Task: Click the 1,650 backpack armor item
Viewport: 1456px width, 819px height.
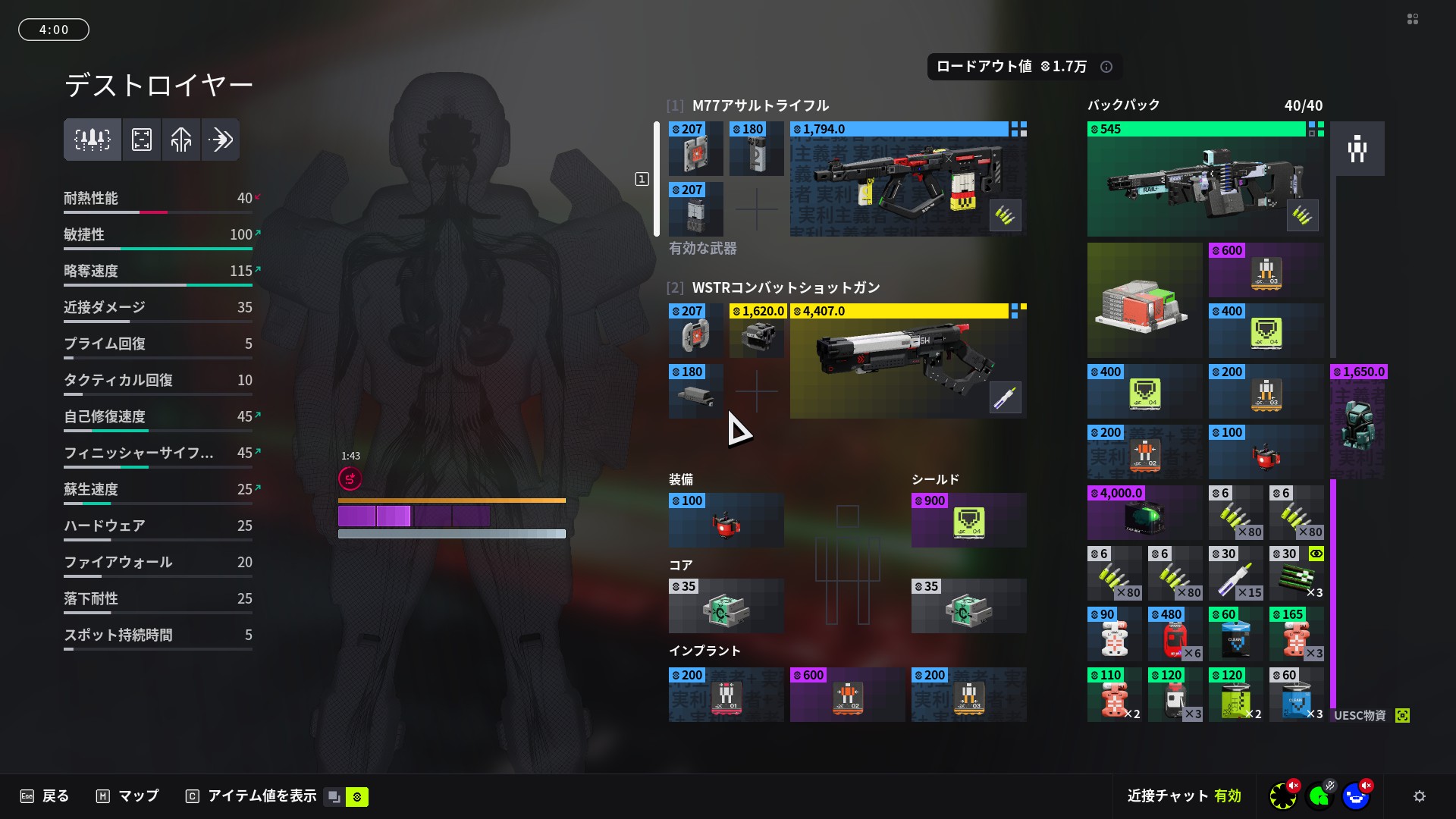Action: click(x=1358, y=422)
